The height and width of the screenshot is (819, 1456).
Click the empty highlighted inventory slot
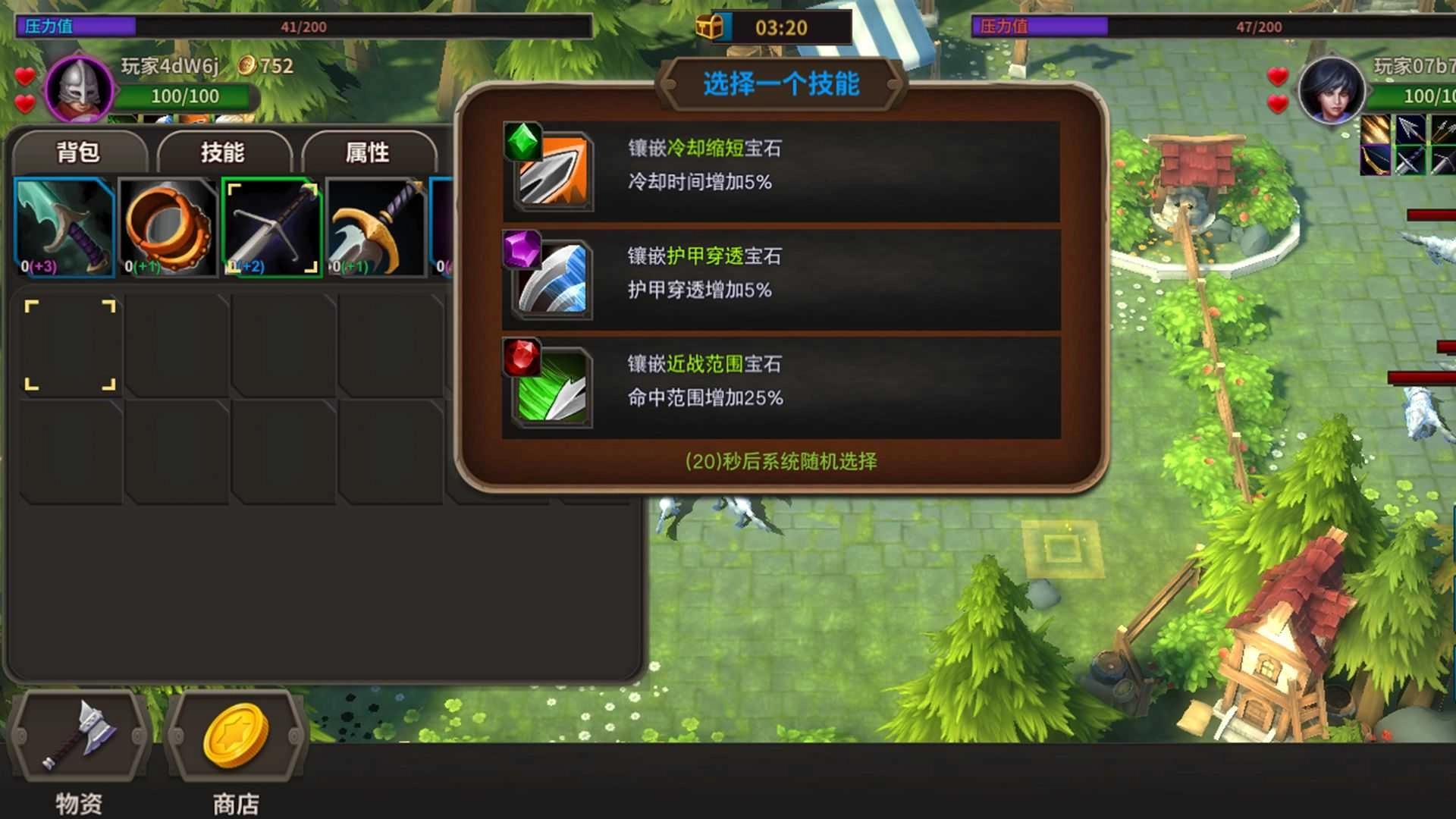72,345
